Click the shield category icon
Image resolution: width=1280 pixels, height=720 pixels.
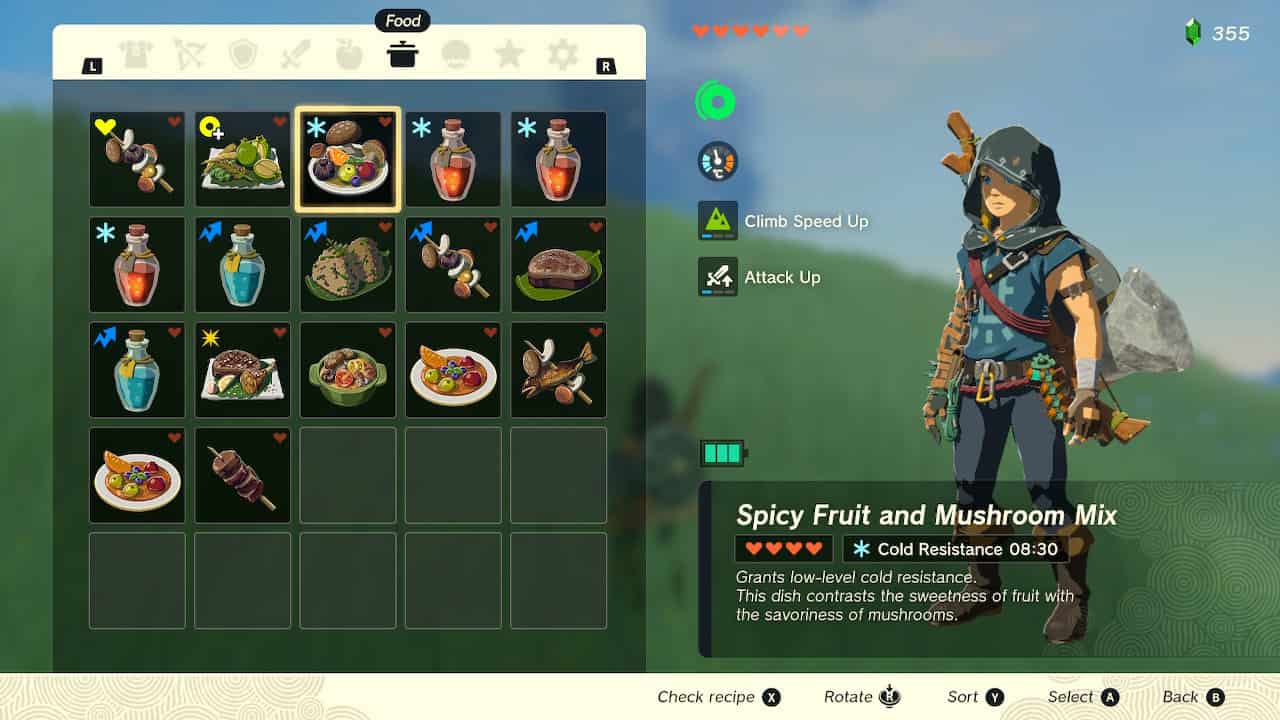tap(243, 55)
